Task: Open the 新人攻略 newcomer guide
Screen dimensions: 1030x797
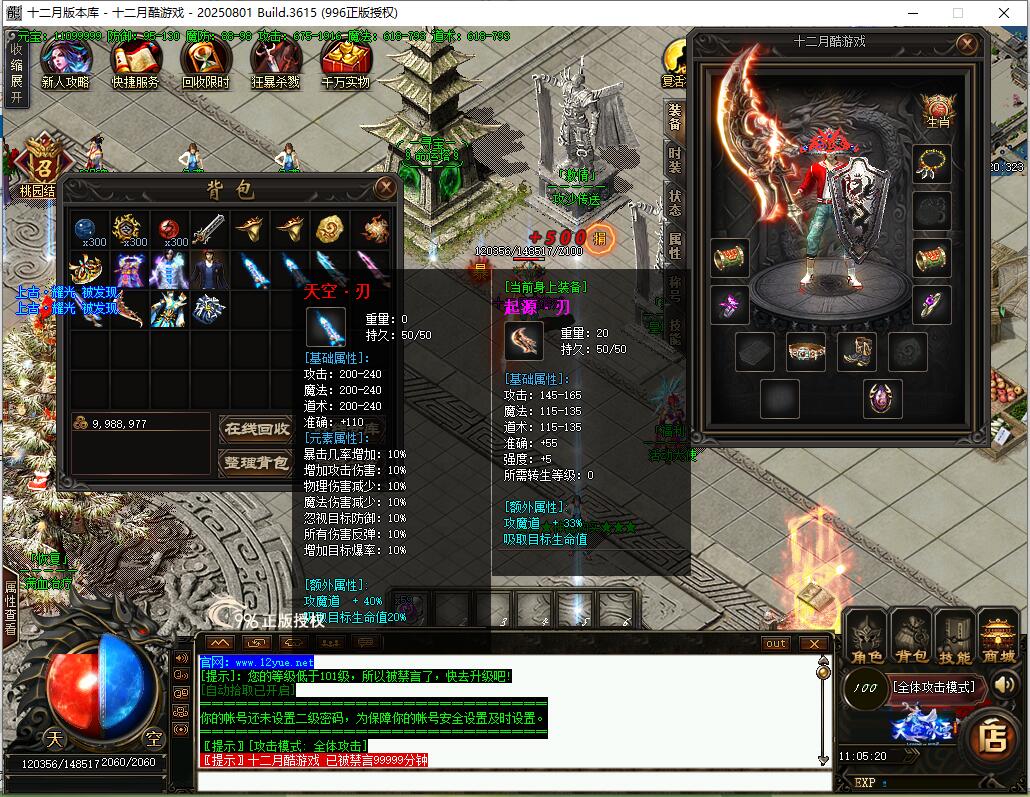Action: coord(65,62)
